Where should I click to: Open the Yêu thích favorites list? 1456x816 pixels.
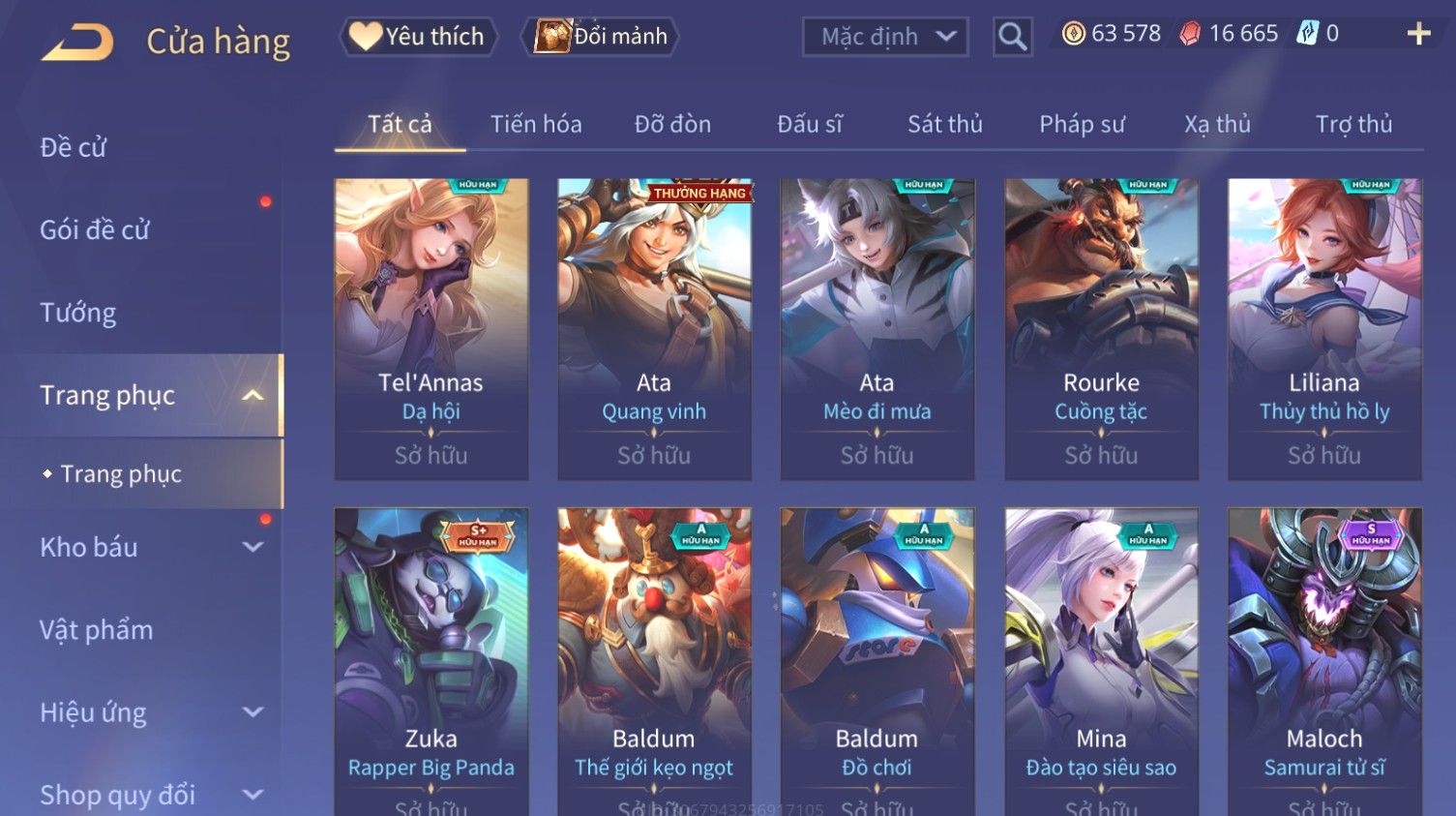(418, 37)
